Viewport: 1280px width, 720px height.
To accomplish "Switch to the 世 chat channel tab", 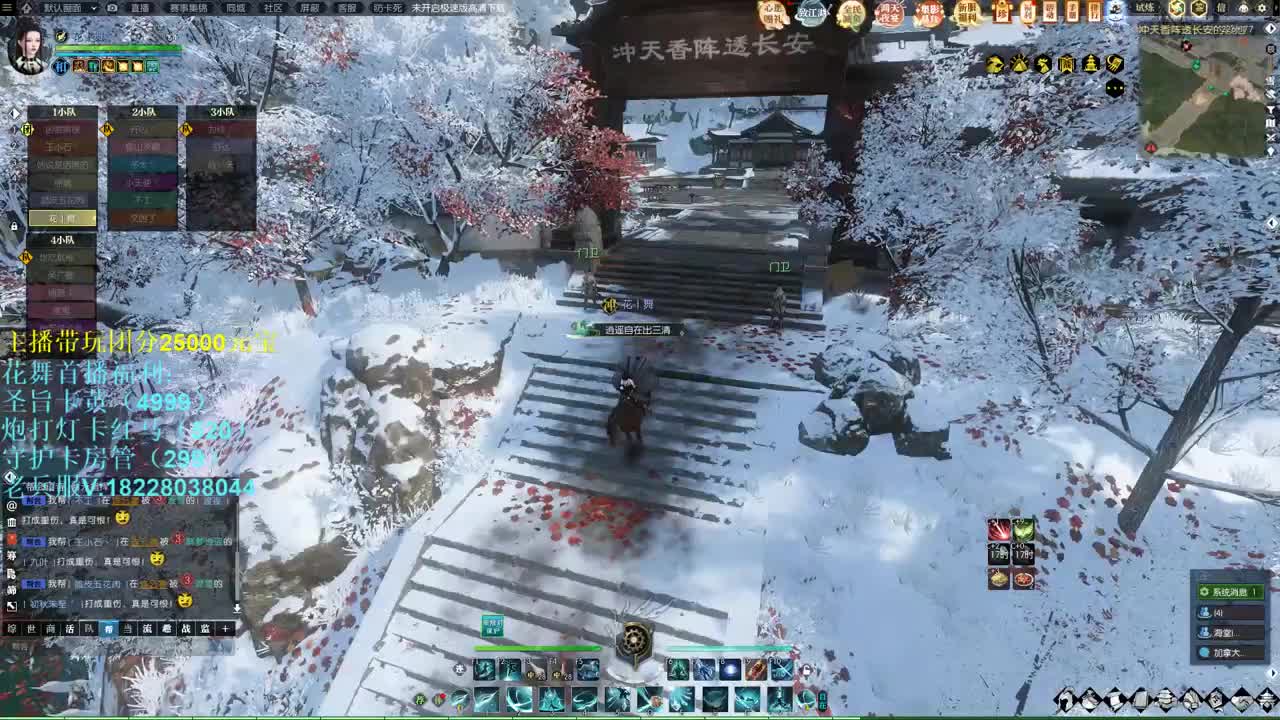I will click(x=32, y=629).
